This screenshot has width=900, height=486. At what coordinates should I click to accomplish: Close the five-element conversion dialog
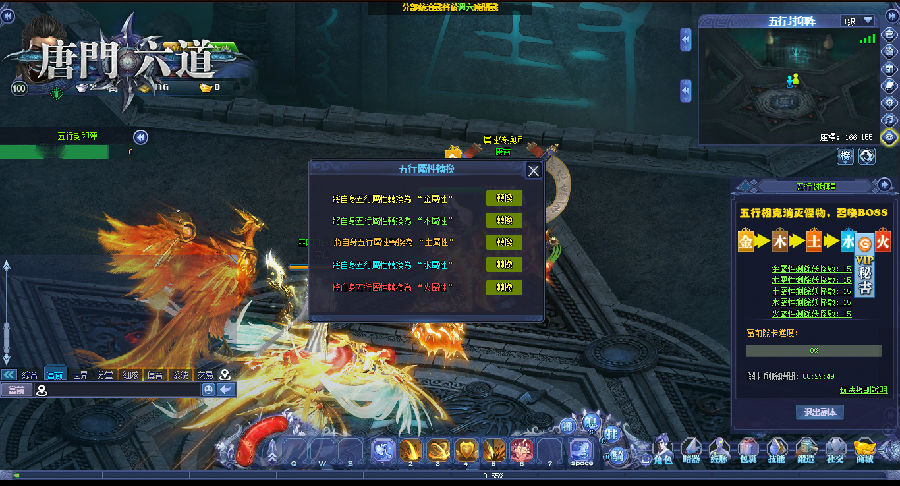pyautogui.click(x=534, y=171)
